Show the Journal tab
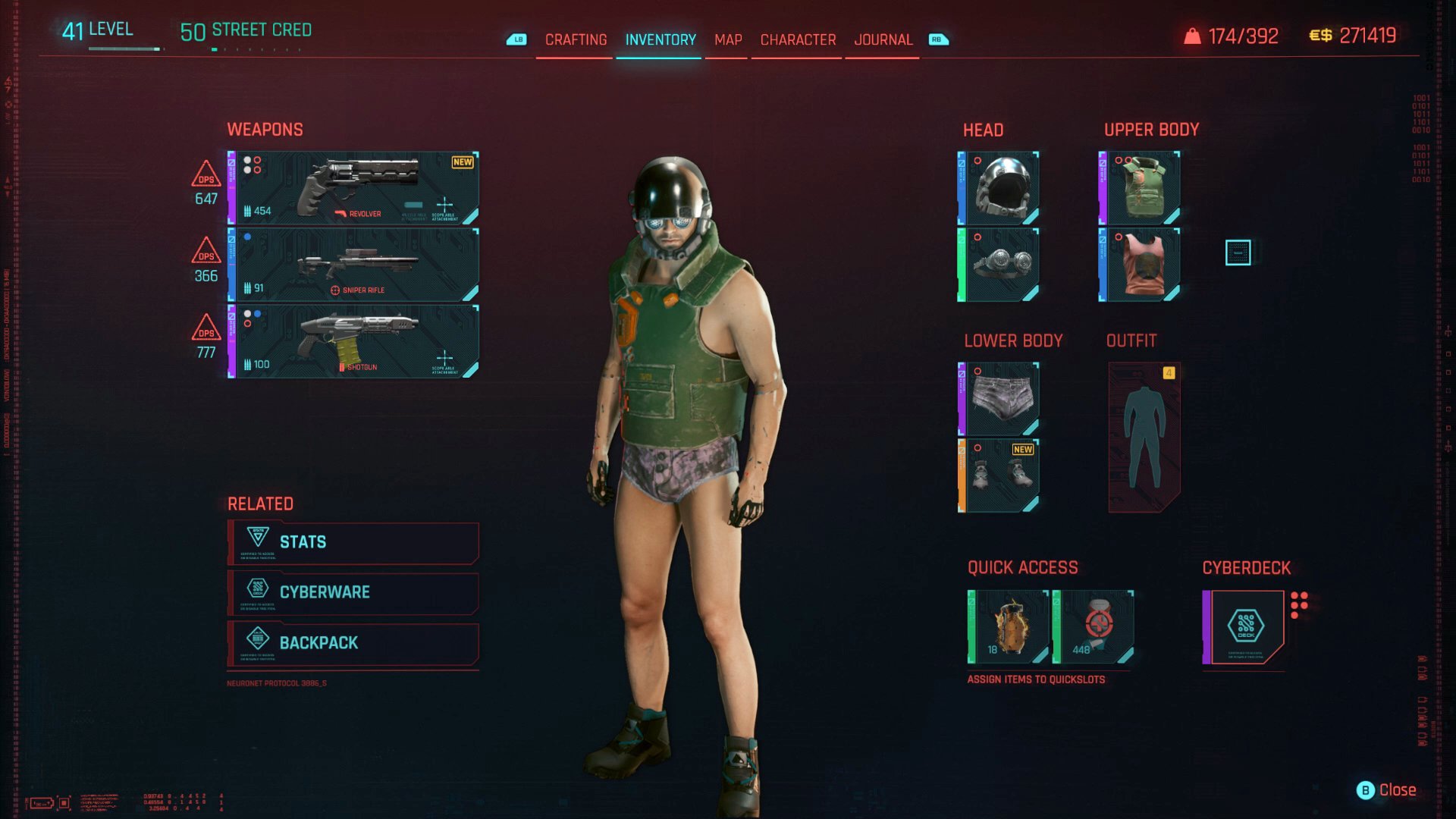The height and width of the screenshot is (819, 1456). pyautogui.click(x=883, y=39)
